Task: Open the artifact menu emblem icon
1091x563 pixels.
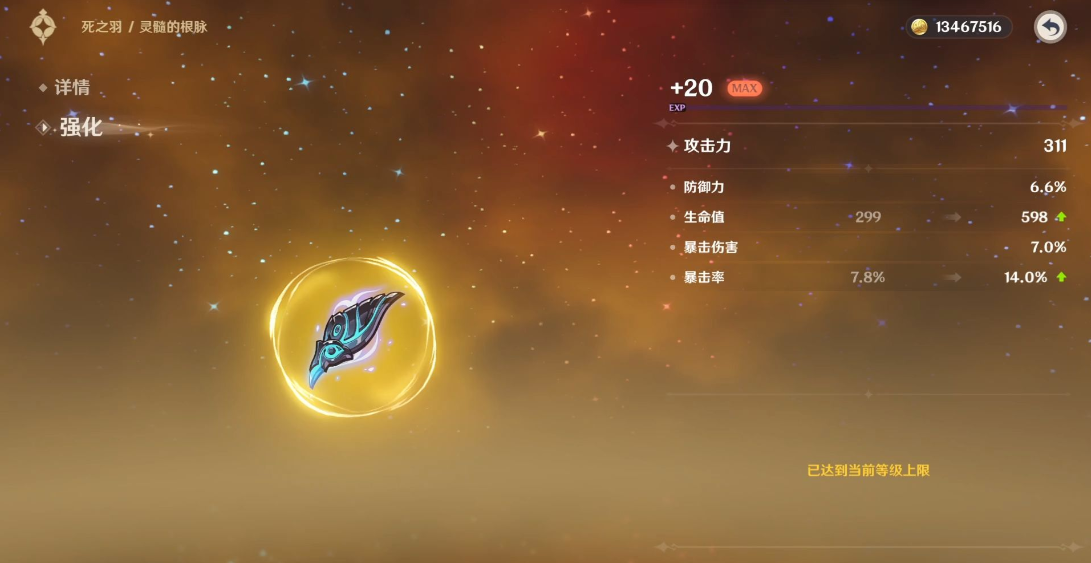Action: [x=43, y=27]
